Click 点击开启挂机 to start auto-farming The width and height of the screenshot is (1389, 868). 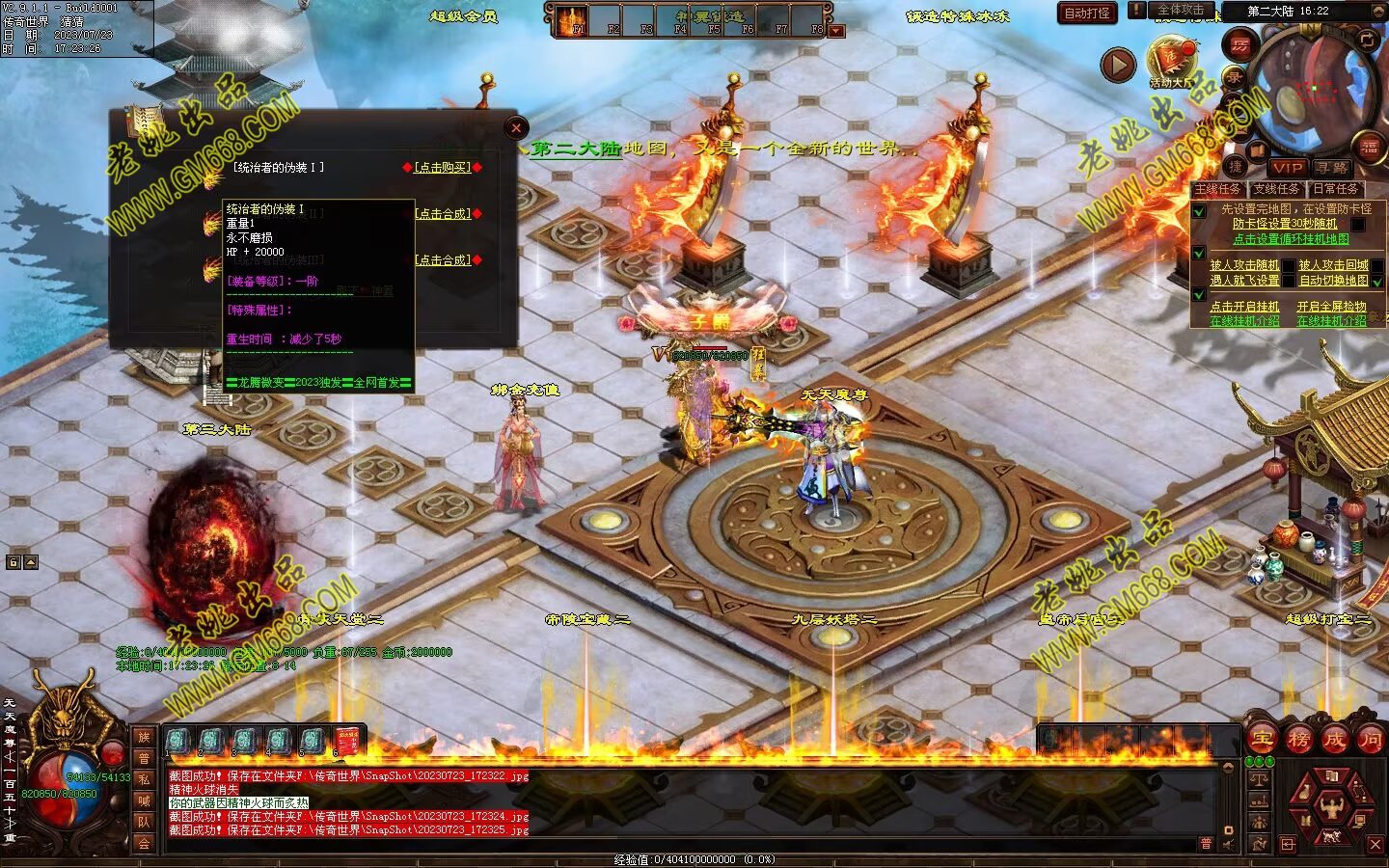coord(1244,307)
